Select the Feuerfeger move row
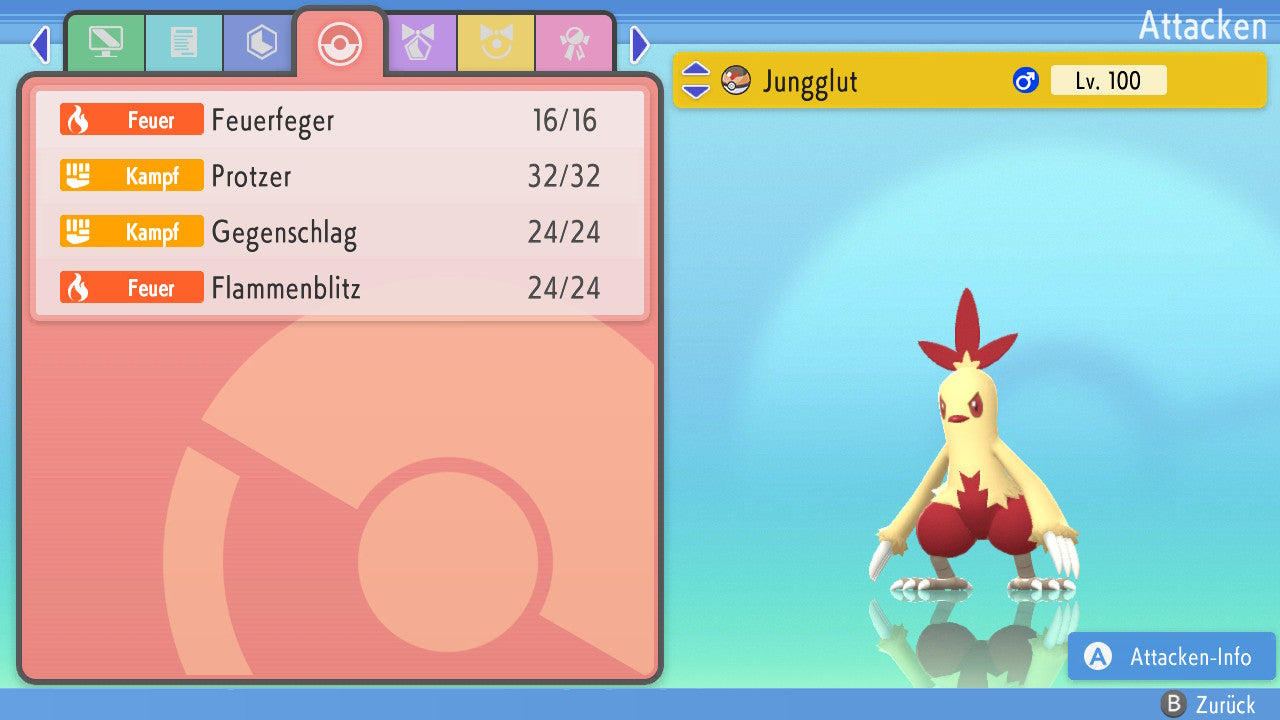 (x=340, y=121)
